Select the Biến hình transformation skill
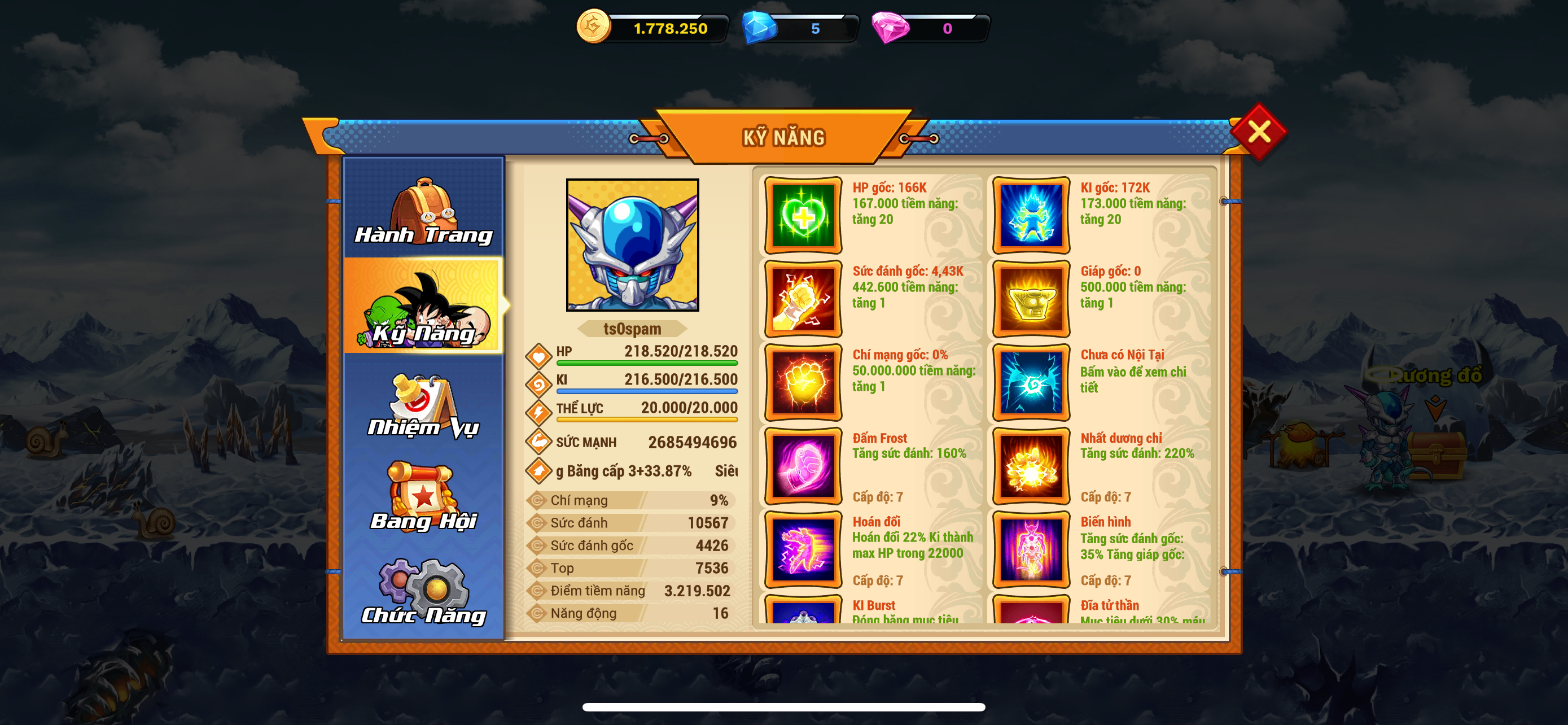Screen dimensions: 1568x725 (x=1031, y=549)
